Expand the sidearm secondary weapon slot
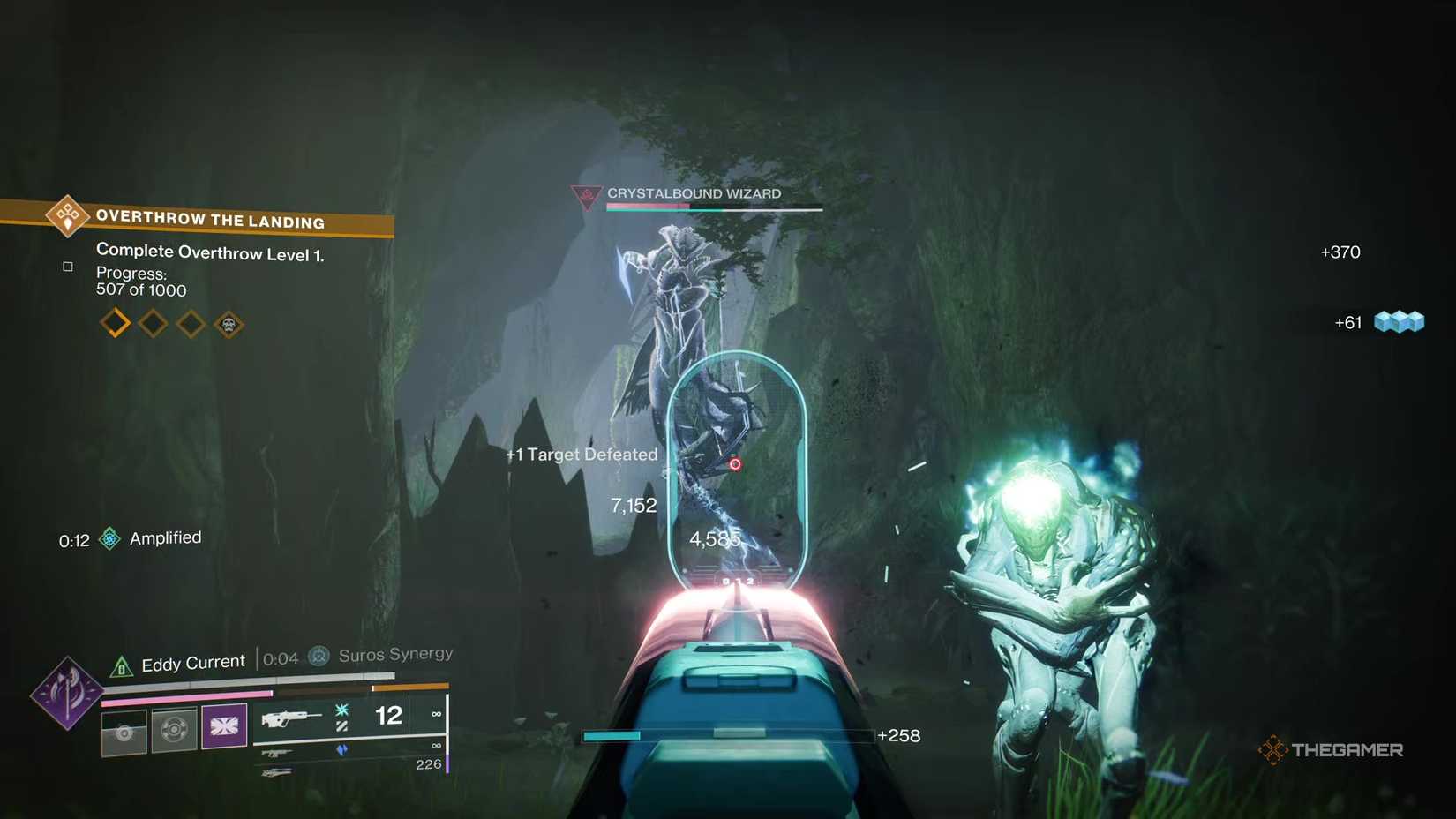Screen dimensions: 1456x819 (x=278, y=753)
